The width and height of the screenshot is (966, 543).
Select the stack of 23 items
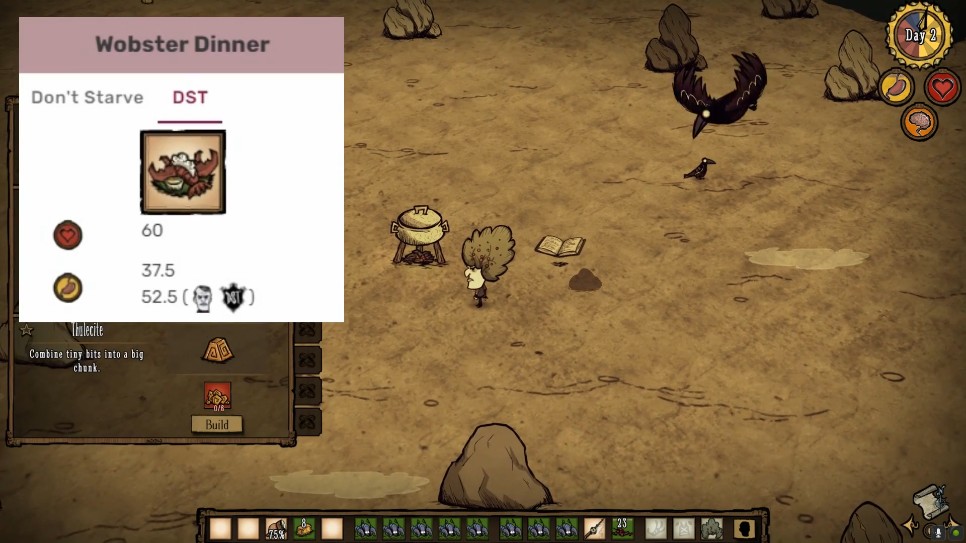click(623, 528)
